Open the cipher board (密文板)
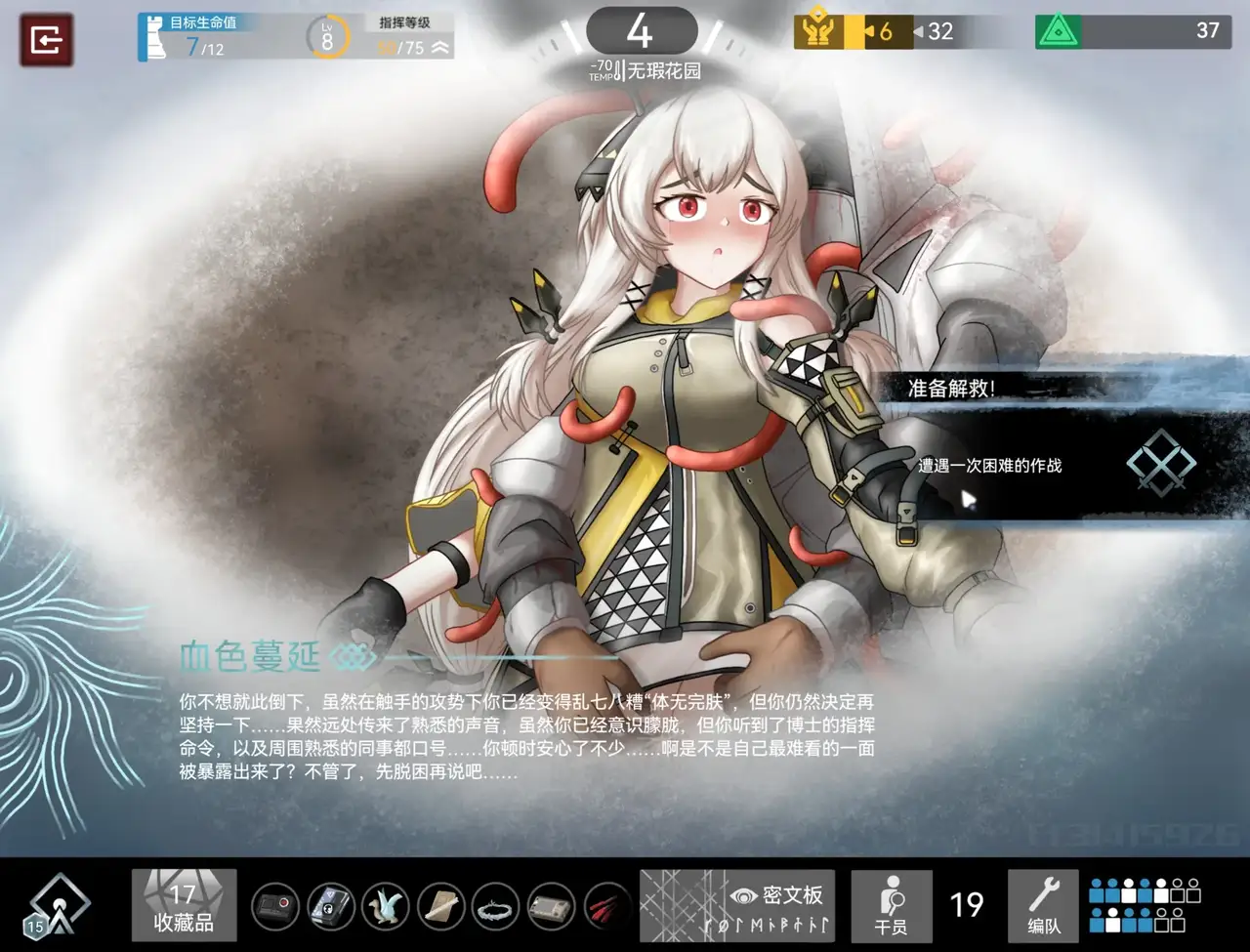Viewport: 1250px width, 952px height. [737, 905]
